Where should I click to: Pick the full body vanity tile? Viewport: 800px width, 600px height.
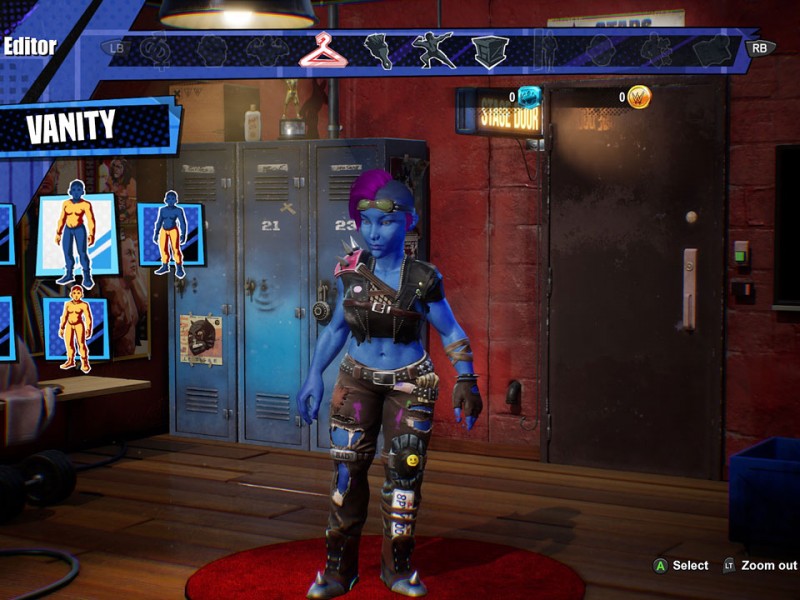click(76, 327)
